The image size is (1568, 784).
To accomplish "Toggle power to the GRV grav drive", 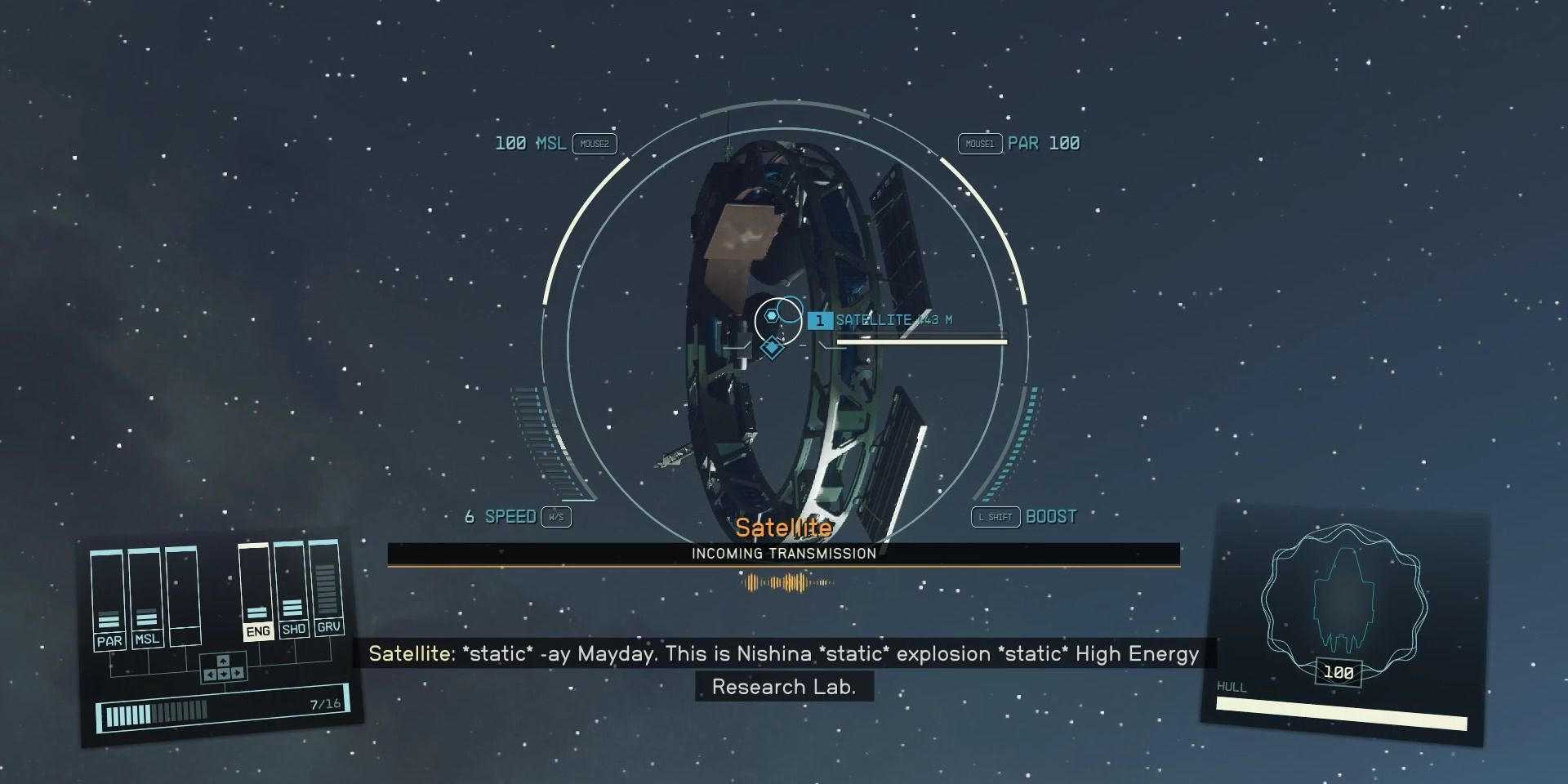I will pos(330,627).
